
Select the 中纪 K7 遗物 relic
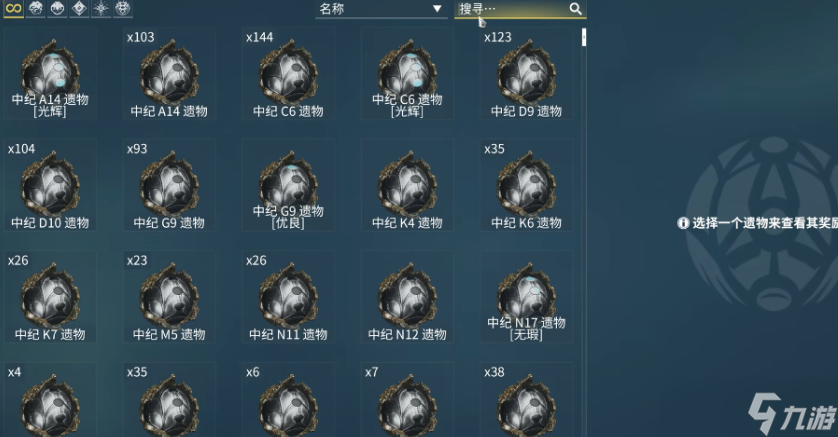tap(50, 296)
